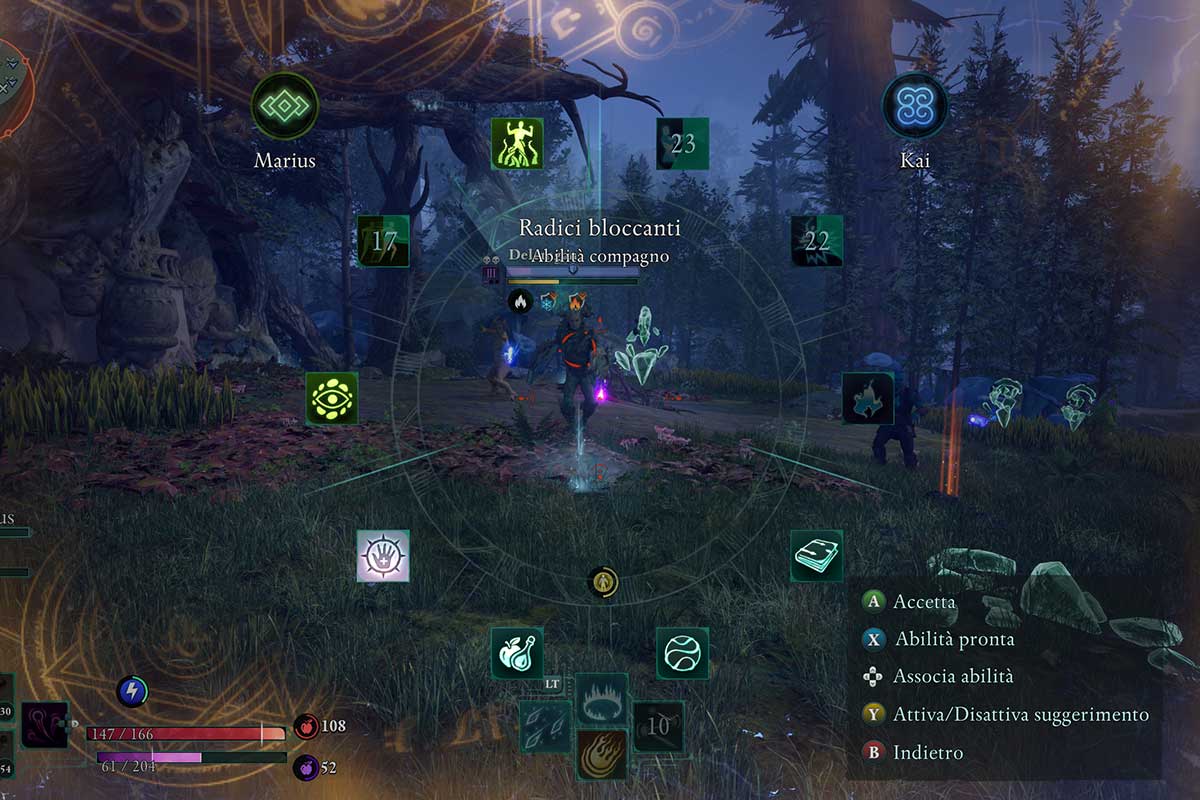Select the falling shards spell icon
Viewport: 1200px width, 800px height.
[x=546, y=726]
